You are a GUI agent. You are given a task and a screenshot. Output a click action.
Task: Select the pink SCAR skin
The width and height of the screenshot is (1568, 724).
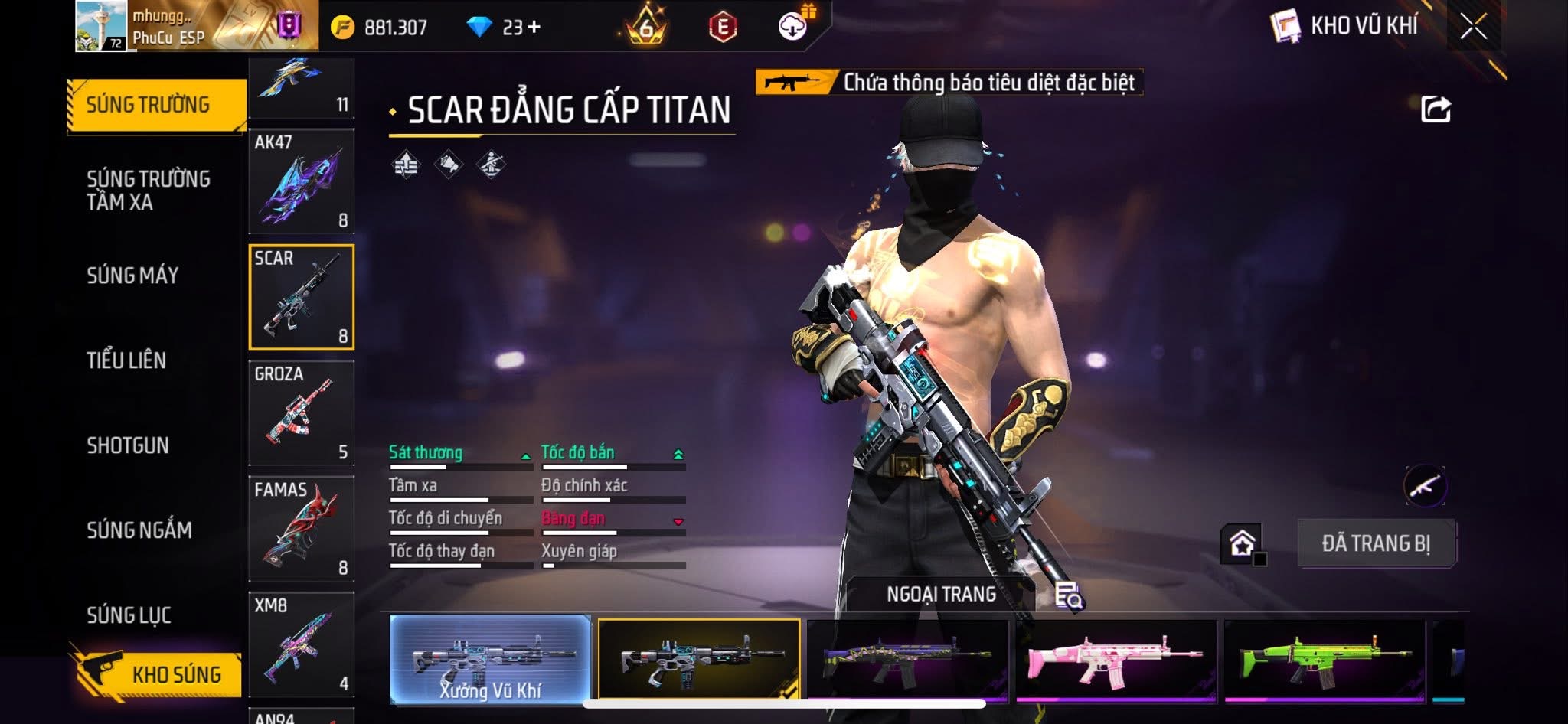pyautogui.click(x=1116, y=660)
